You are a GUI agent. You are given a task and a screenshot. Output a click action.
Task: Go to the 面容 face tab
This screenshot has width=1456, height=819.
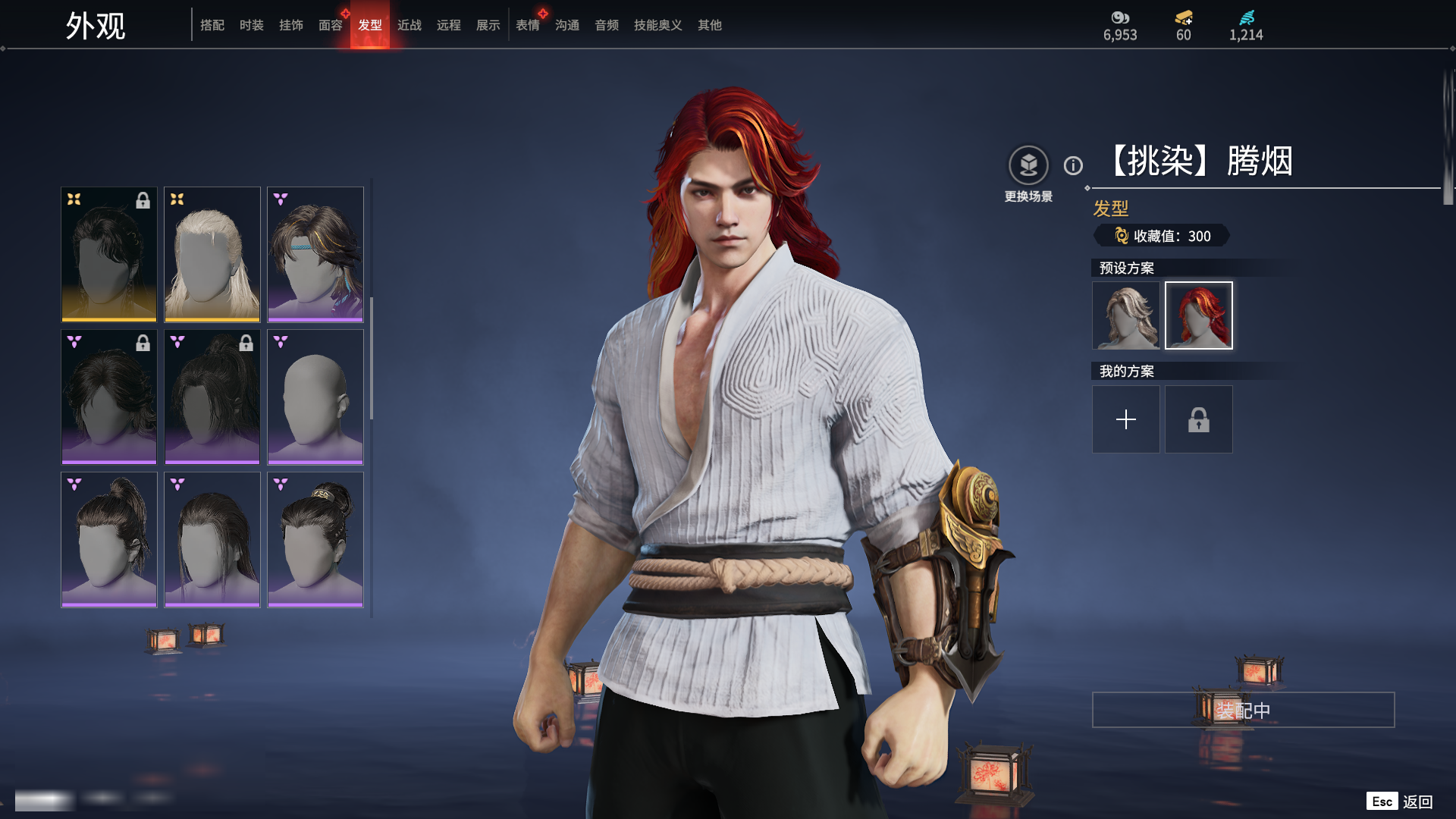click(331, 25)
